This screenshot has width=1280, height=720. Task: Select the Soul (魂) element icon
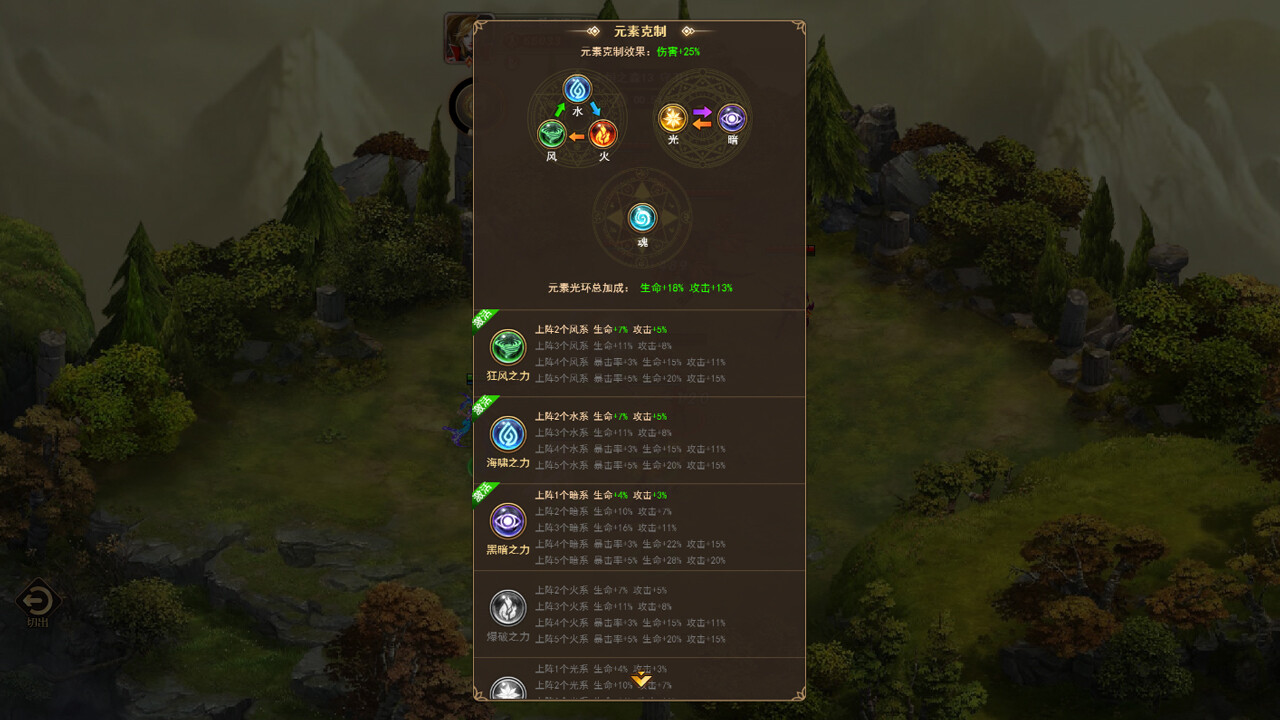coord(641,218)
